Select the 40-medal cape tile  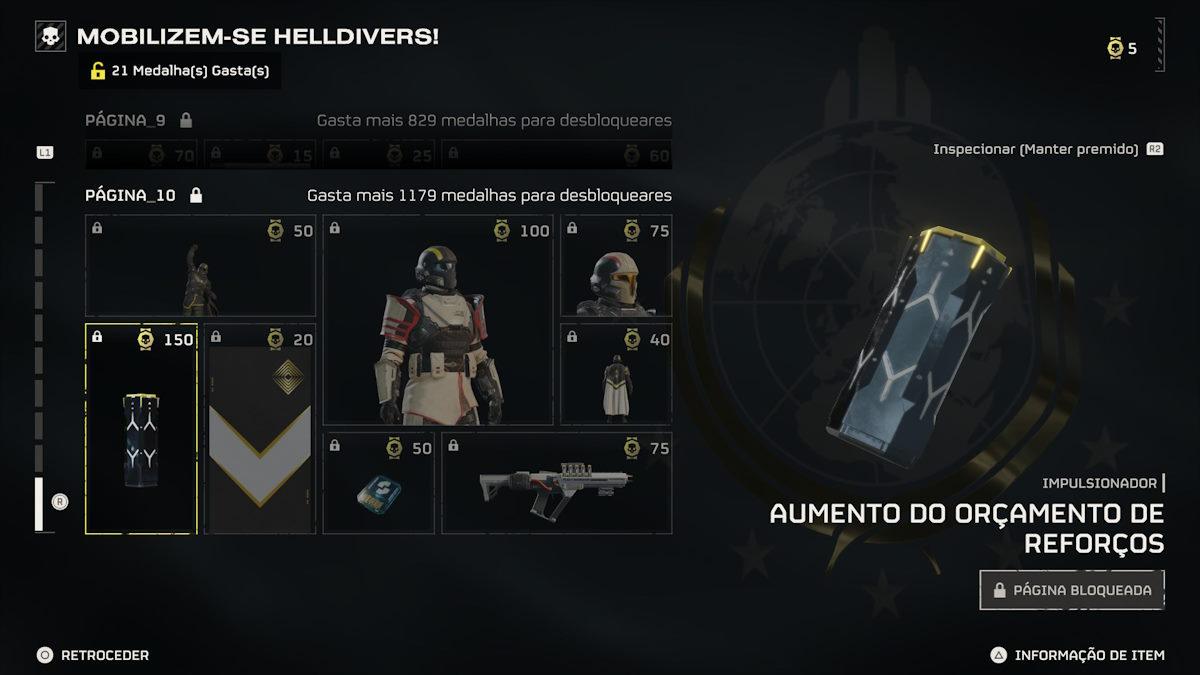click(x=616, y=374)
